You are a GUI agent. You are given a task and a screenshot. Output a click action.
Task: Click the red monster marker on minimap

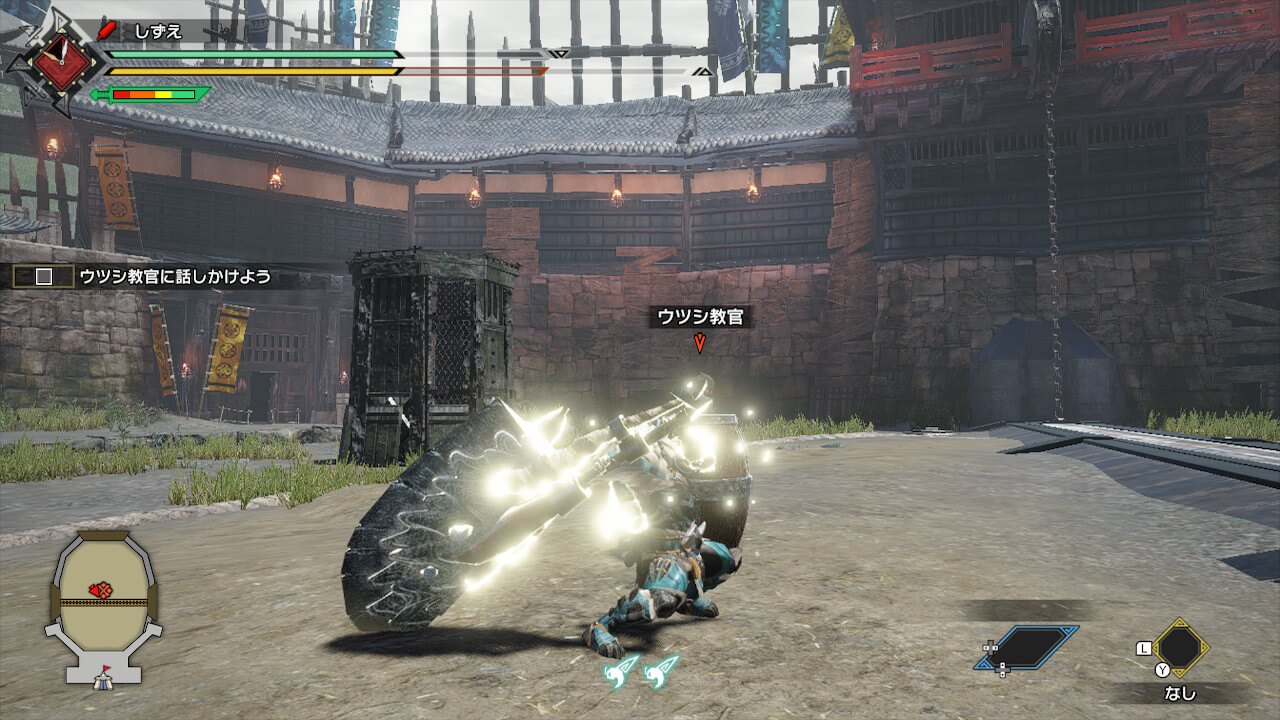100,590
